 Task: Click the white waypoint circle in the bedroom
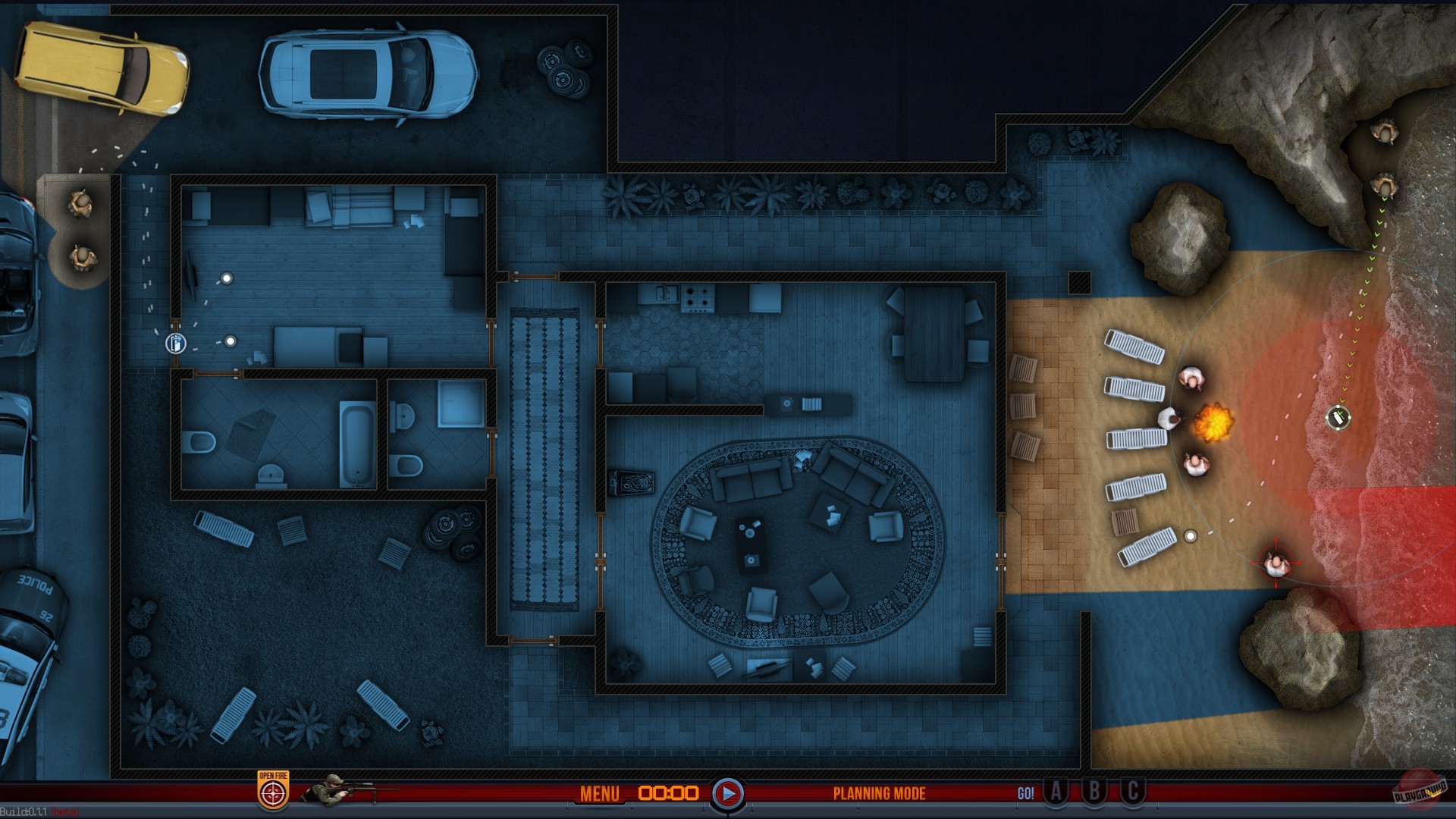pos(230,343)
